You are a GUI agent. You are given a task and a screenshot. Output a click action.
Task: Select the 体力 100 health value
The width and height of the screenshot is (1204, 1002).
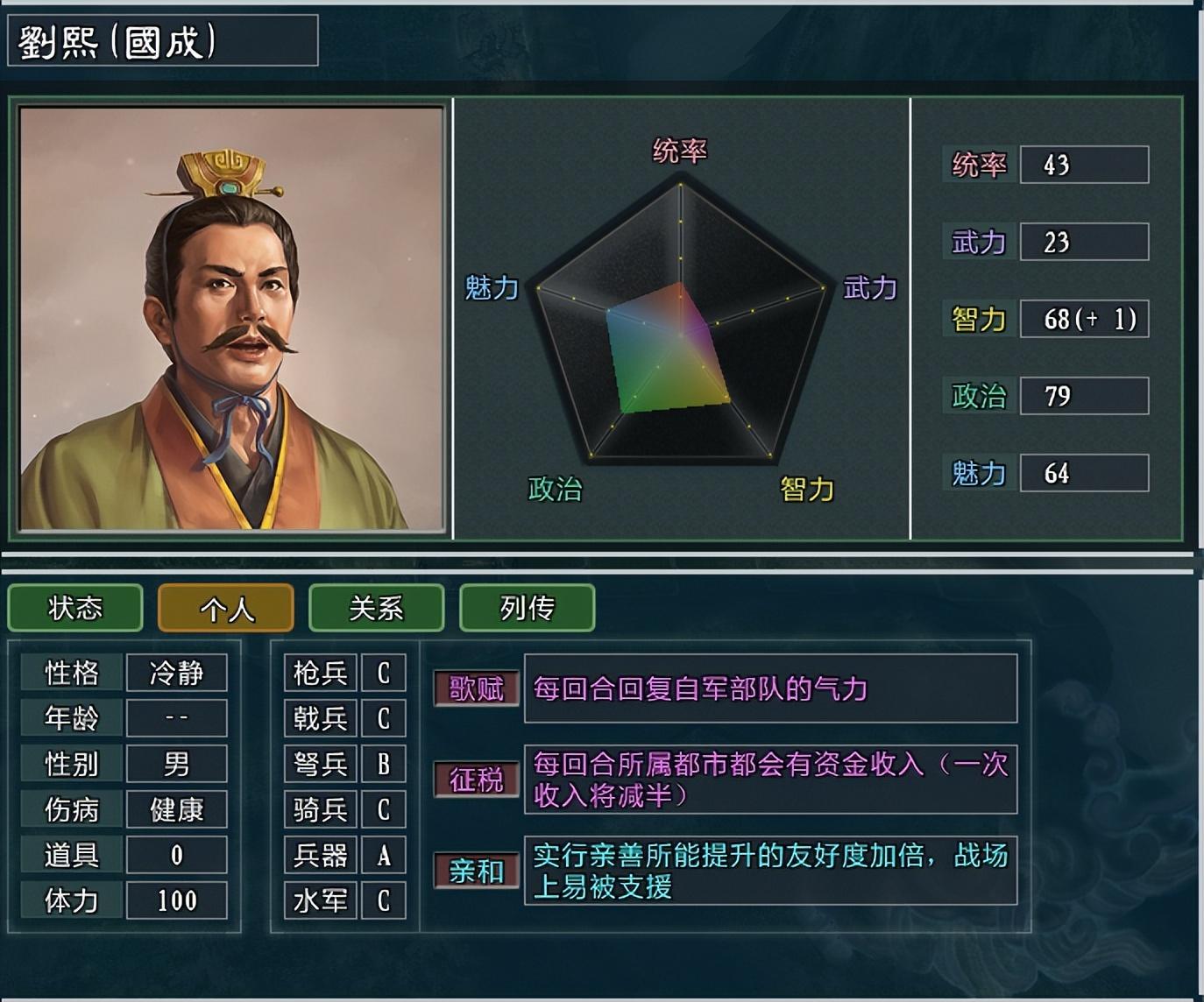(x=176, y=900)
